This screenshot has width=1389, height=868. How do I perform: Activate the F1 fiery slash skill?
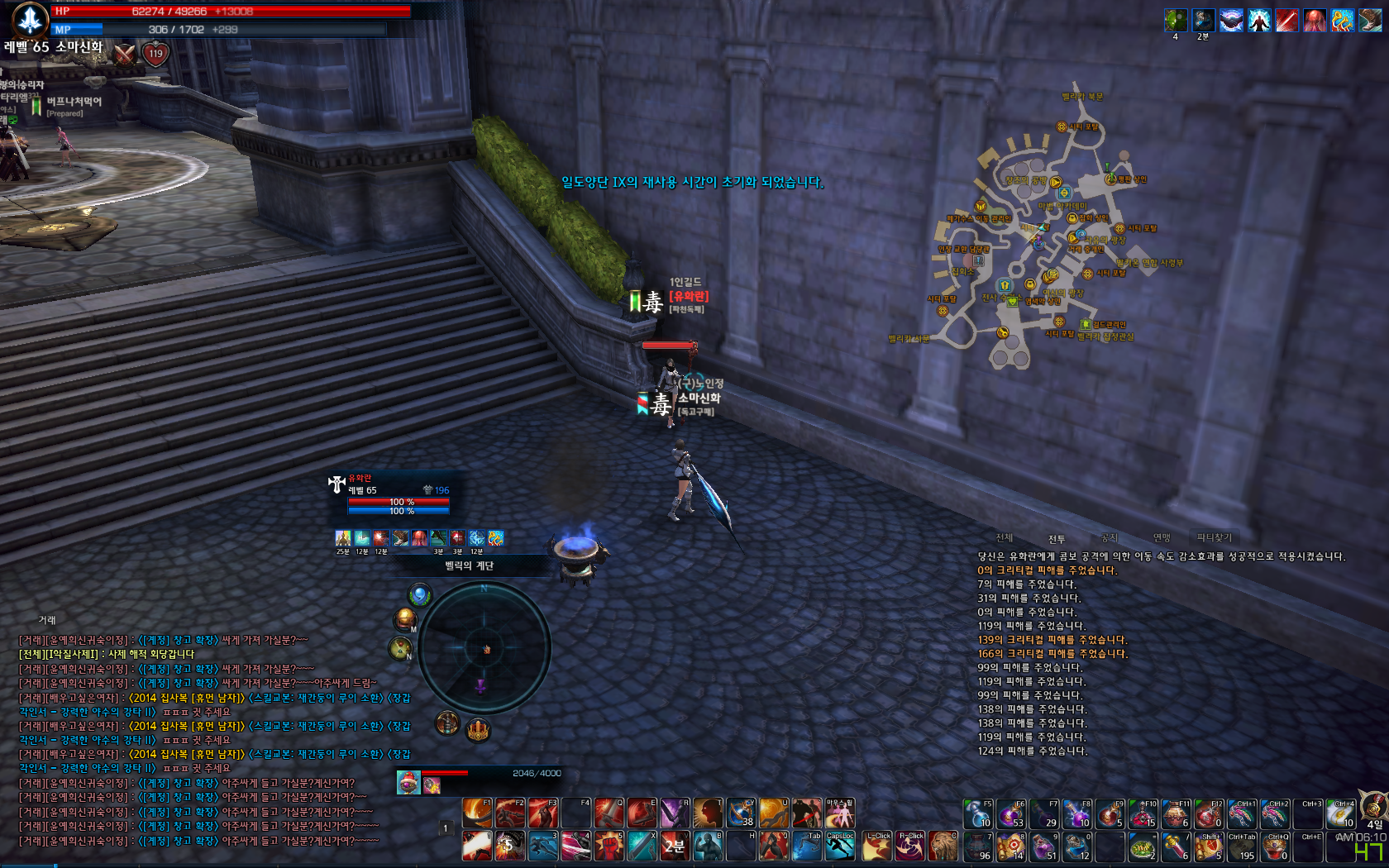477,813
